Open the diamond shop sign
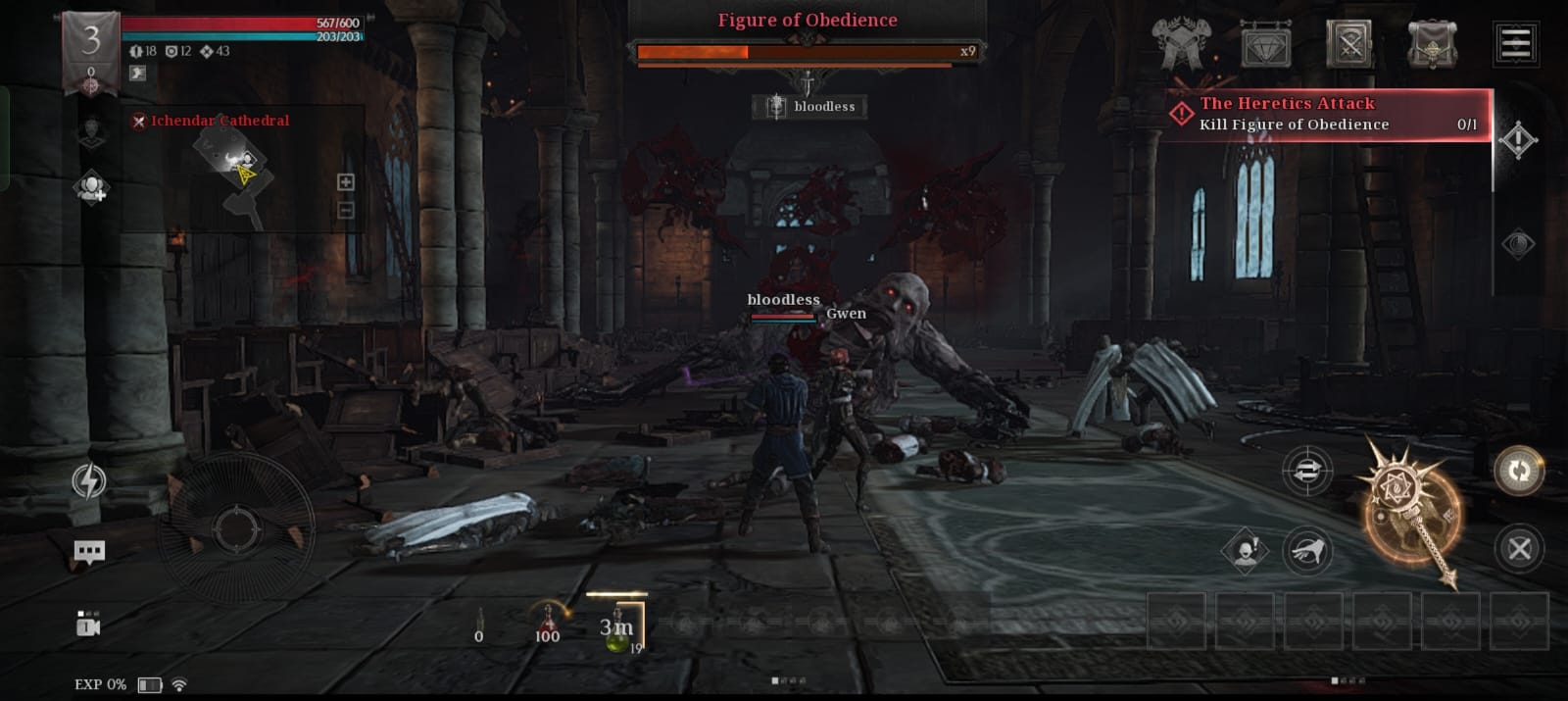 click(x=1265, y=45)
